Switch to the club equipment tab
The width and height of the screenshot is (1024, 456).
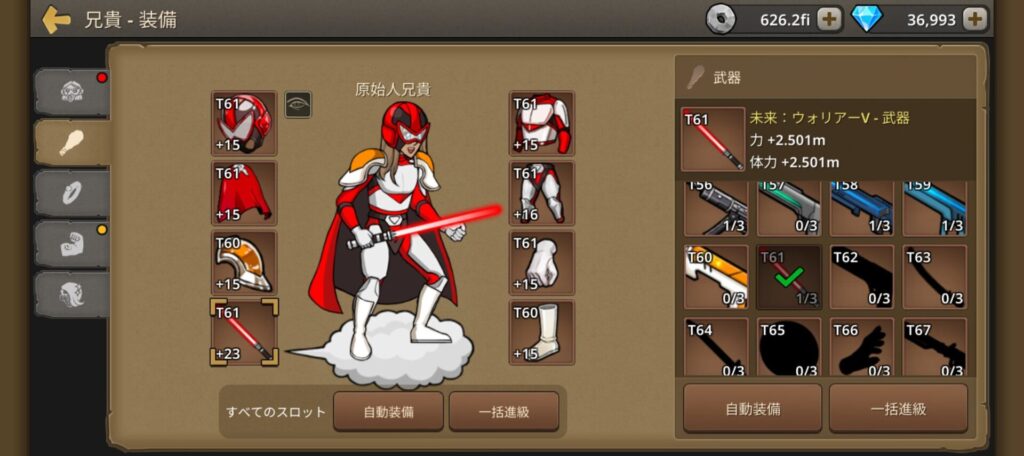click(x=70, y=142)
